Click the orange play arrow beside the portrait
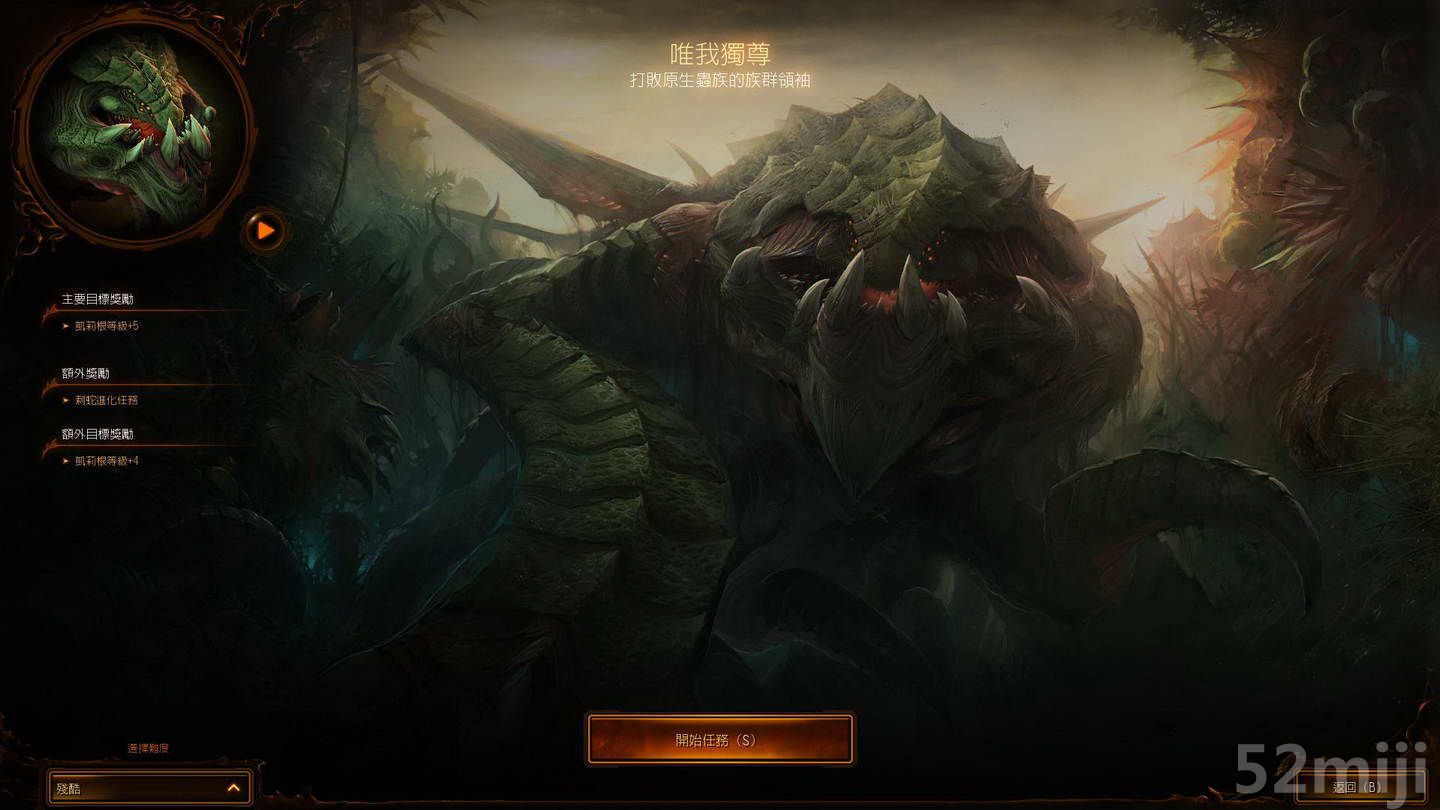1440x810 pixels. point(264,232)
